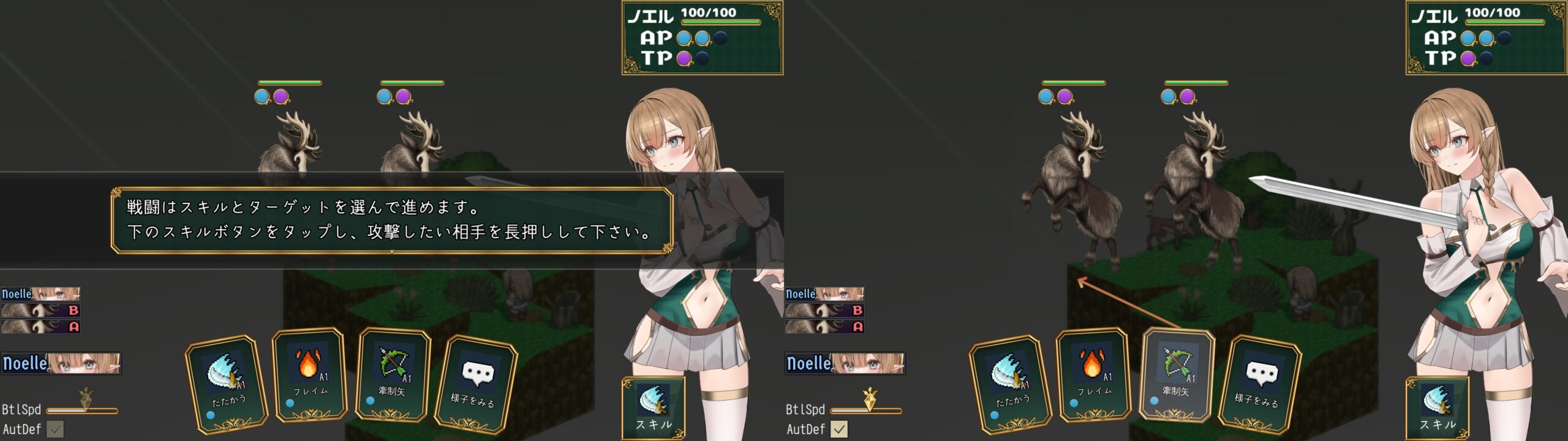Screen dimensions: 1568x441
Task: Pick フレイム fire card on the dialogue-free battle screen
Action: tap(1094, 375)
